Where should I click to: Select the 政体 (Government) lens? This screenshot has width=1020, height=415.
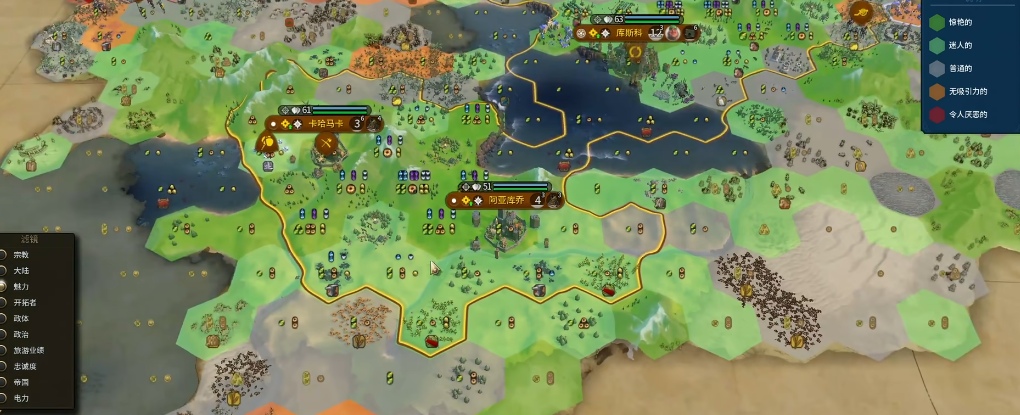pyautogui.click(x=4, y=318)
